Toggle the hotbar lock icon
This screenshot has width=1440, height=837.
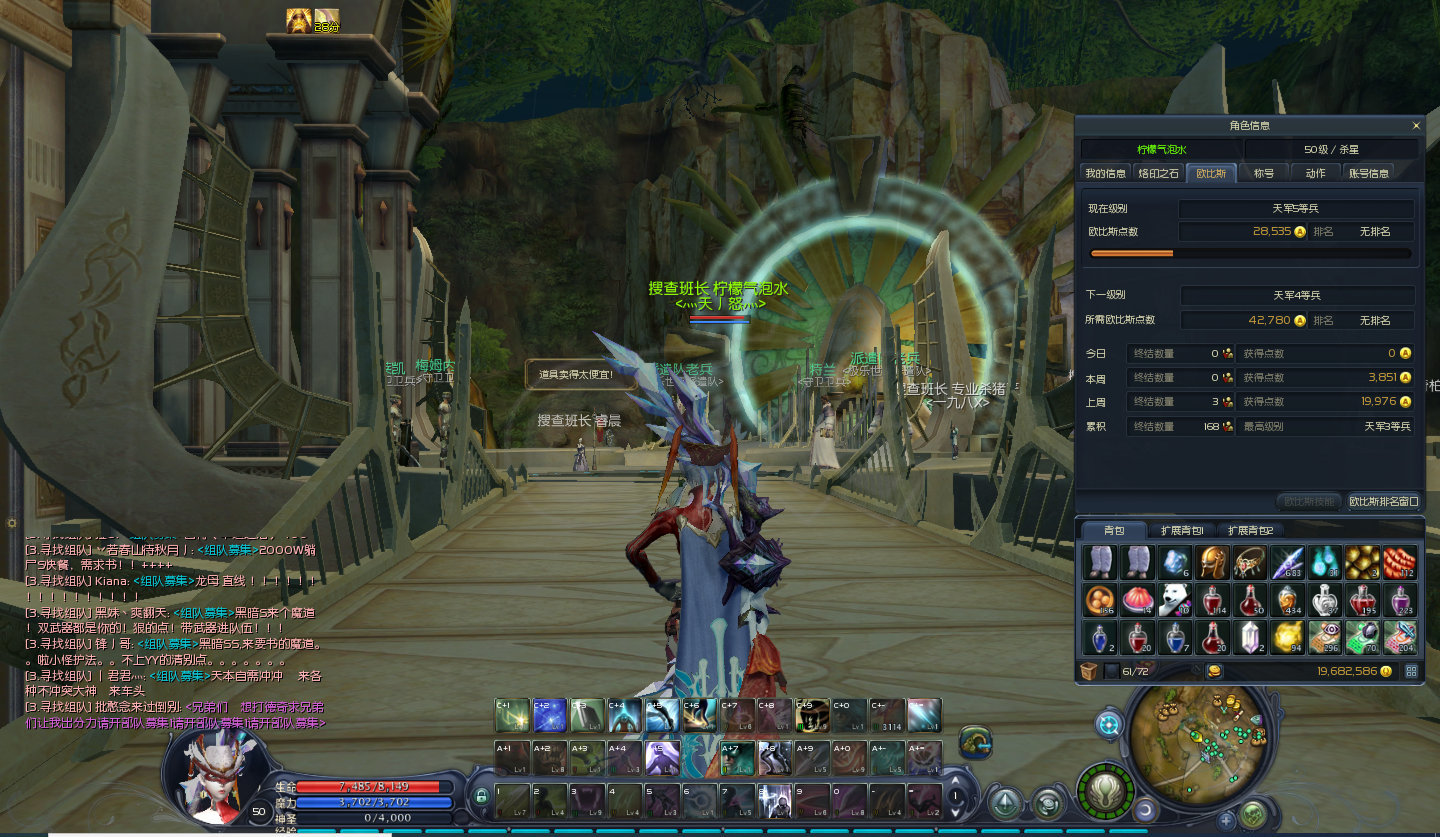point(481,797)
